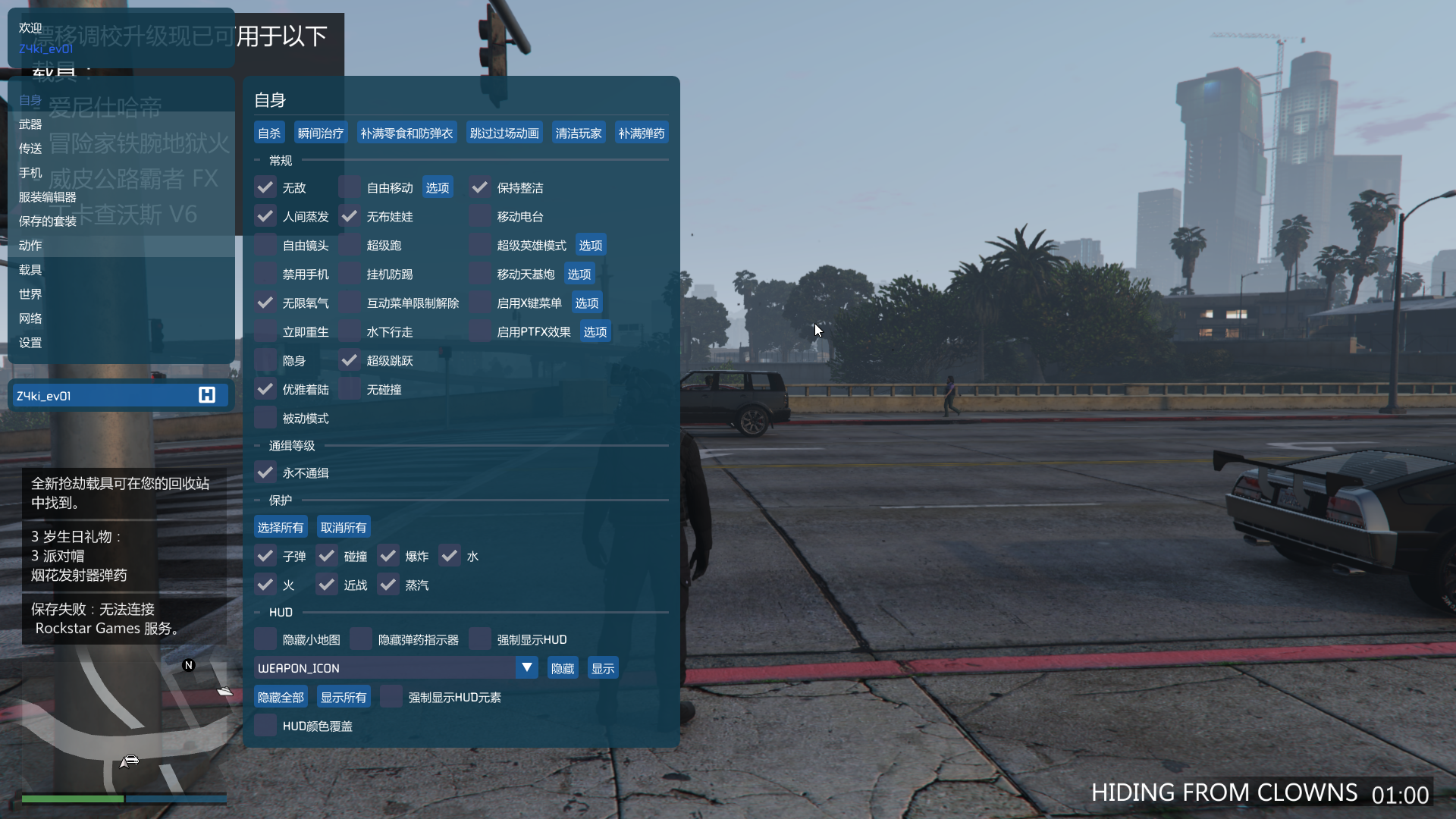The width and height of the screenshot is (1456, 819).
Task: Select 武器 in the sidebar menu
Action: tap(30, 124)
